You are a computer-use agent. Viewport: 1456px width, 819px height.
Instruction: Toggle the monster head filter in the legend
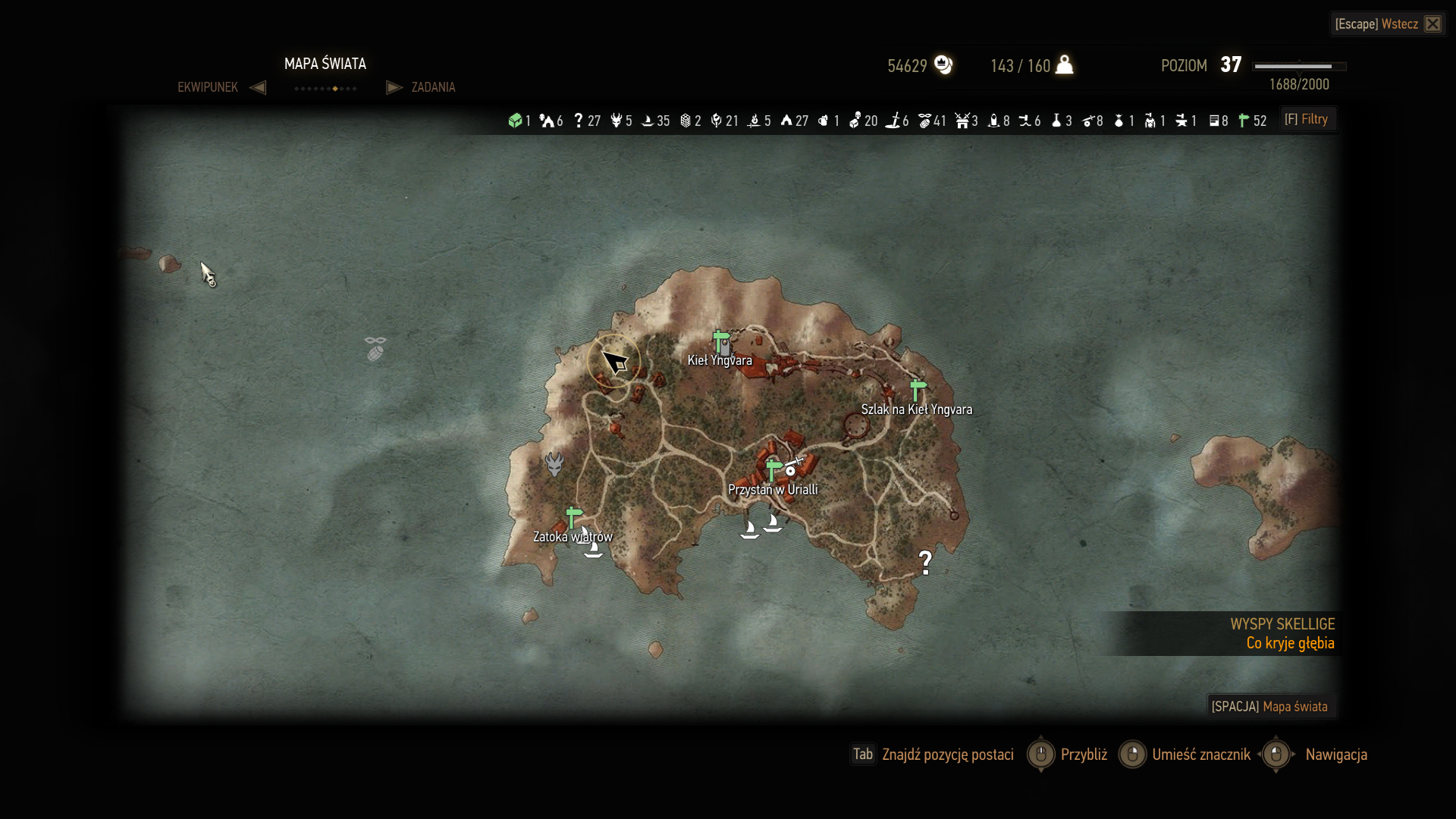[617, 121]
